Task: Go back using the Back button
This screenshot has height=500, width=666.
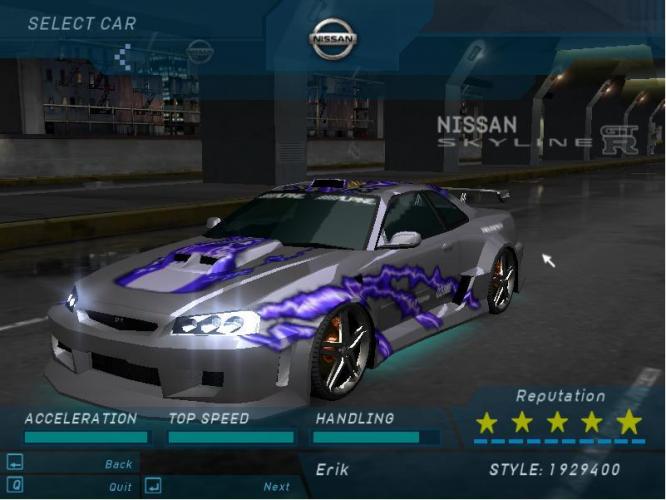Action: [x=118, y=464]
